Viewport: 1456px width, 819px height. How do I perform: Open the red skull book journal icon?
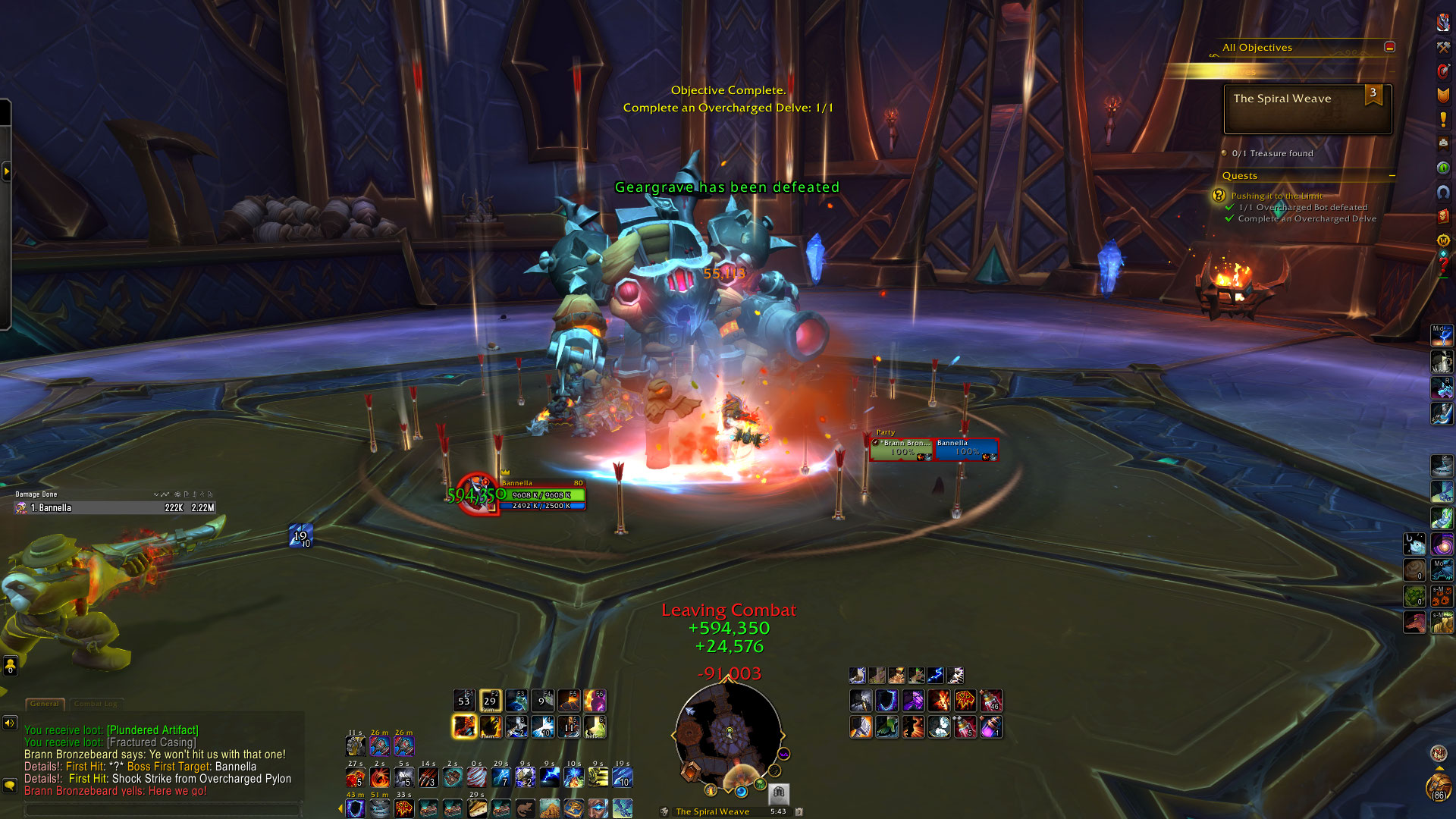(x=1443, y=216)
